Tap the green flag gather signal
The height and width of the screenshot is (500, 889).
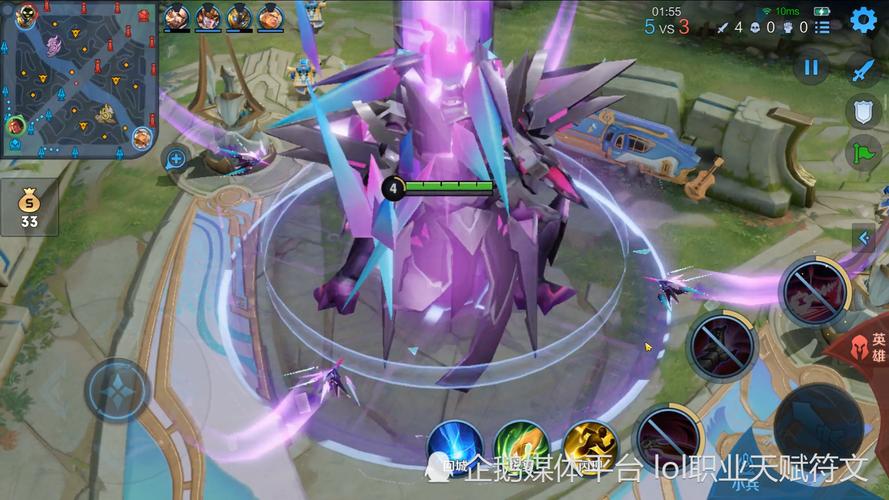pos(862,152)
